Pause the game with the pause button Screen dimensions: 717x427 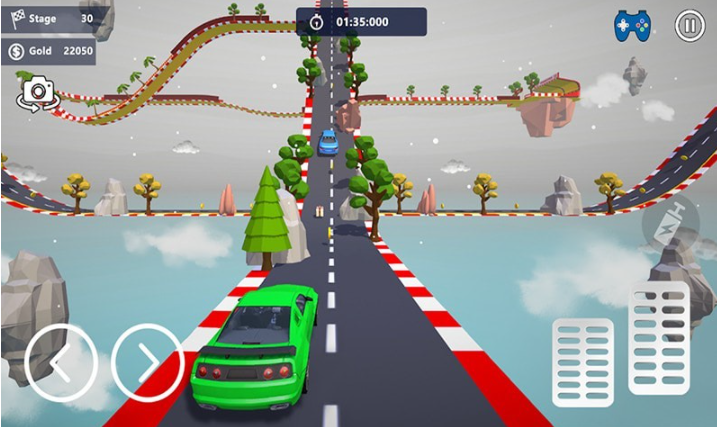pyautogui.click(x=689, y=25)
